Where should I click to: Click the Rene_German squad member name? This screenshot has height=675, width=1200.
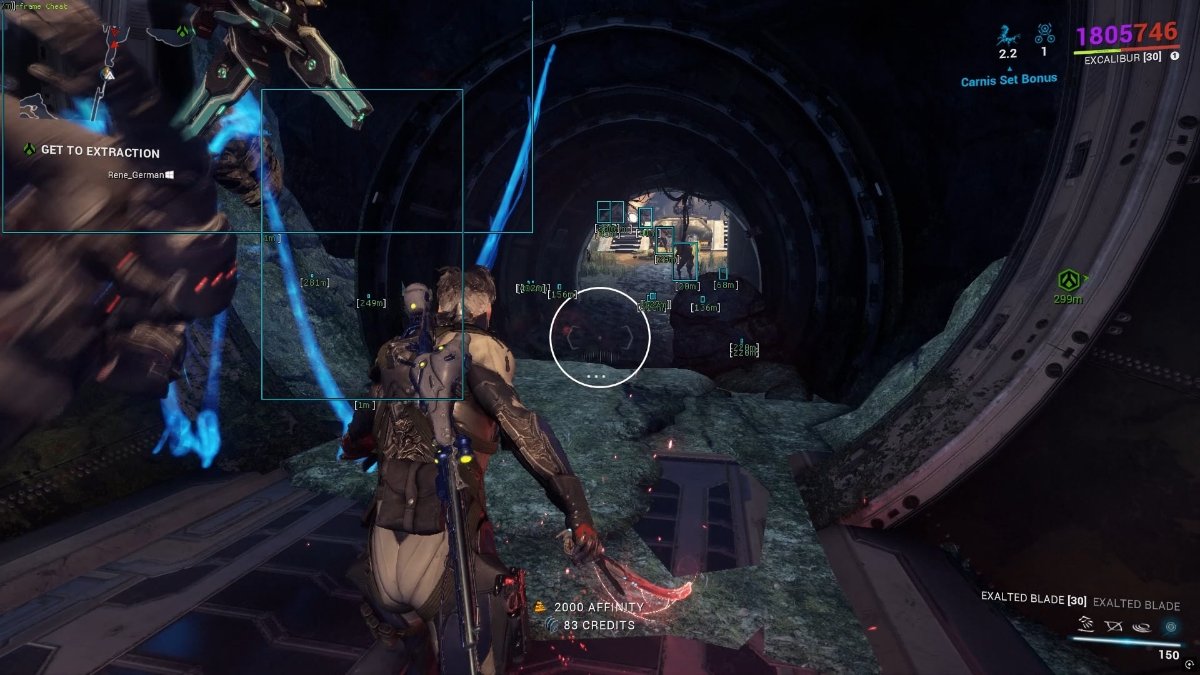[x=135, y=175]
